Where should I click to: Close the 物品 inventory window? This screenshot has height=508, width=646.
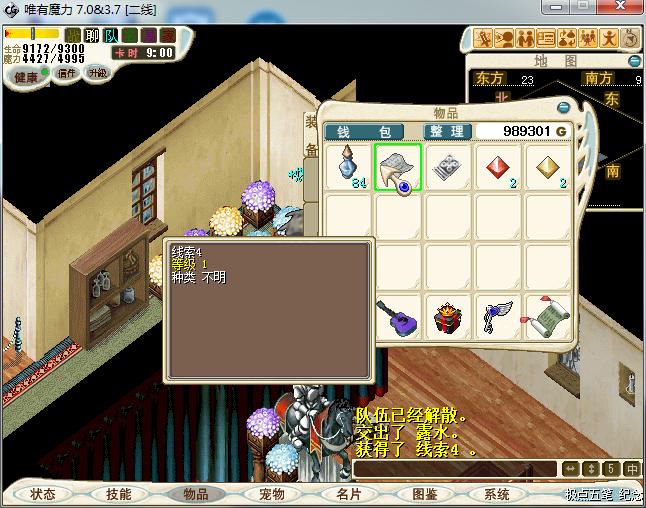point(563,108)
